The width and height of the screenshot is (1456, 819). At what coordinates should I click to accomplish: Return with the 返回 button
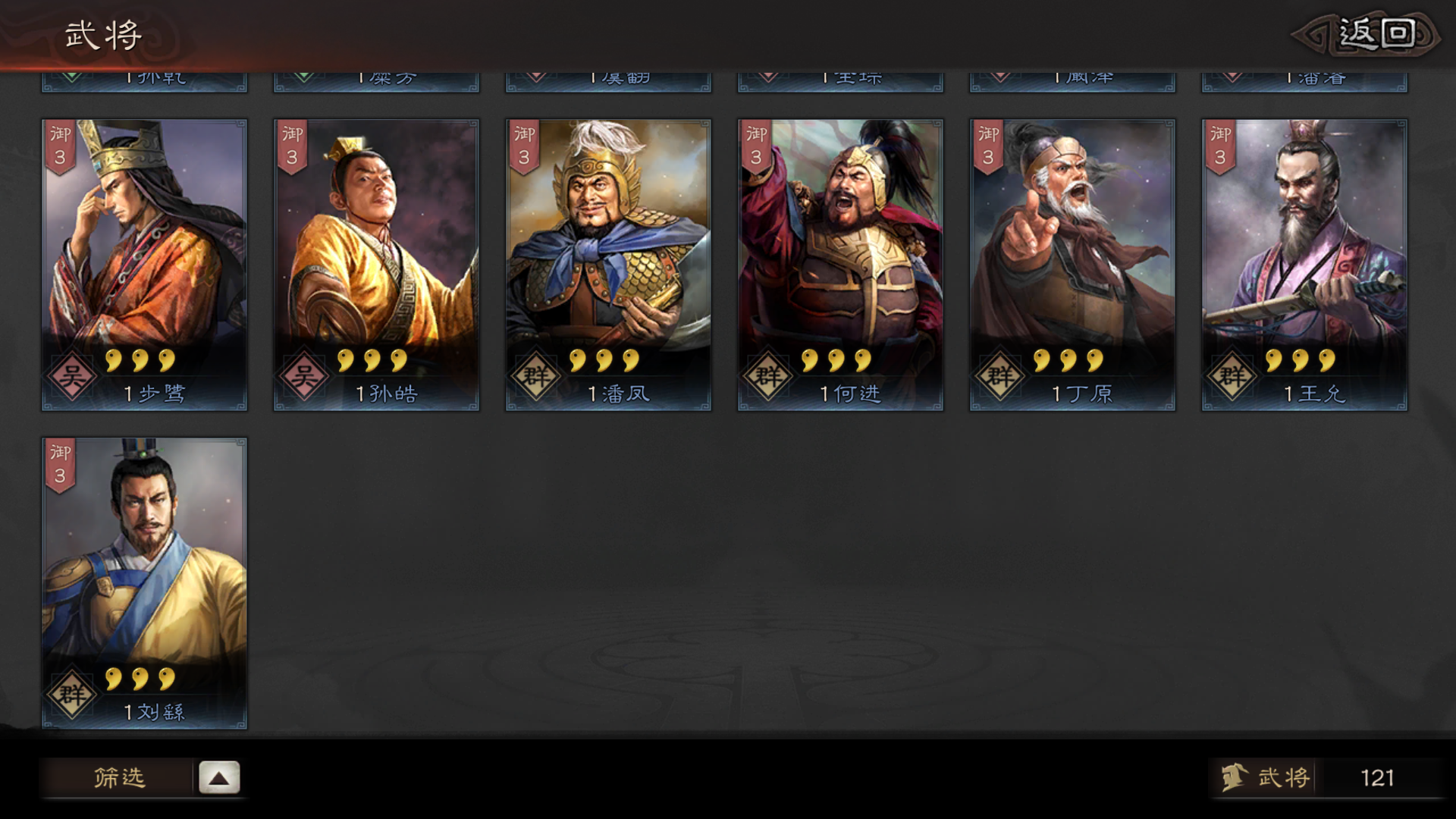tap(1374, 35)
